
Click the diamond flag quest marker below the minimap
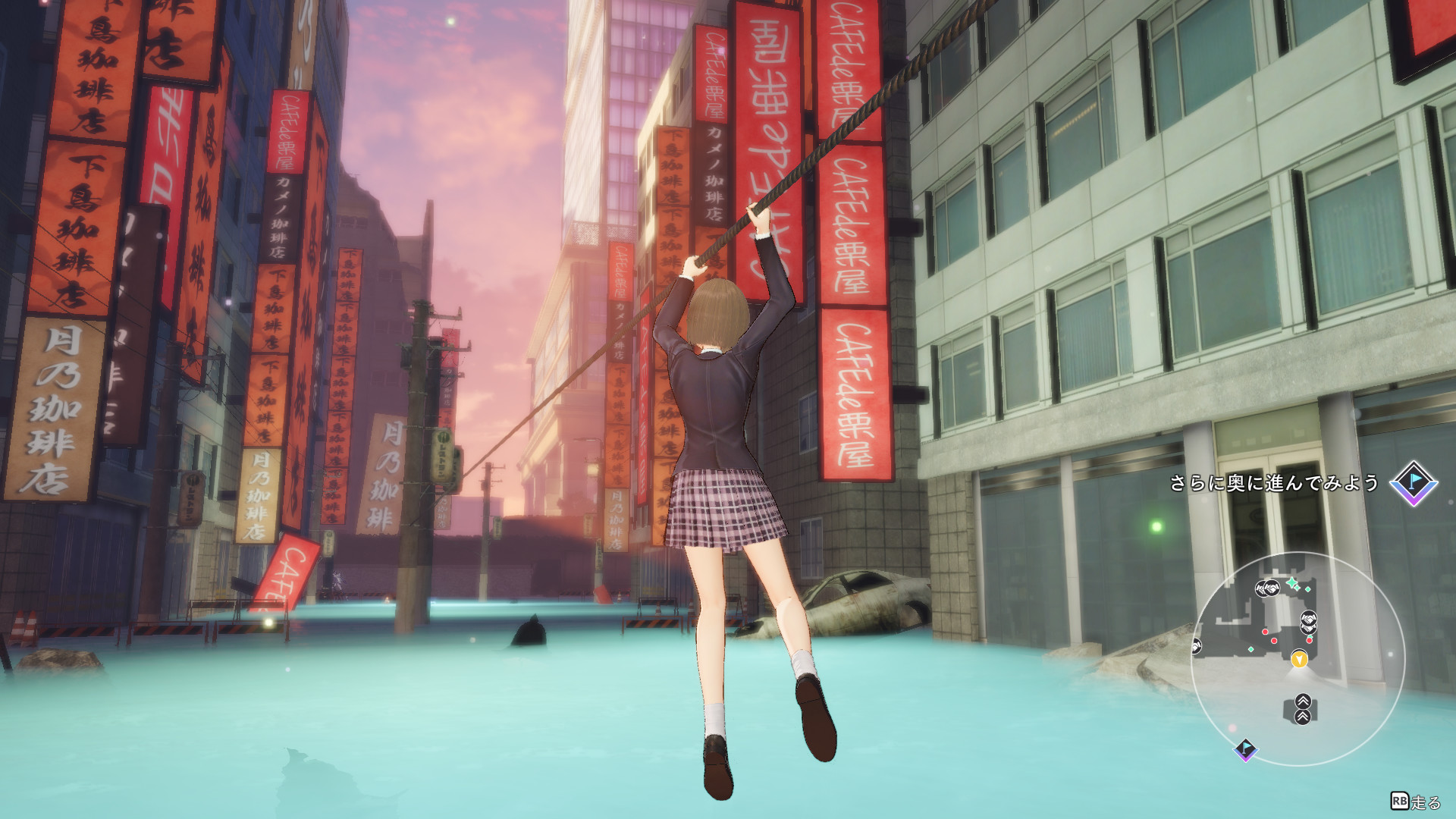click(x=1246, y=751)
